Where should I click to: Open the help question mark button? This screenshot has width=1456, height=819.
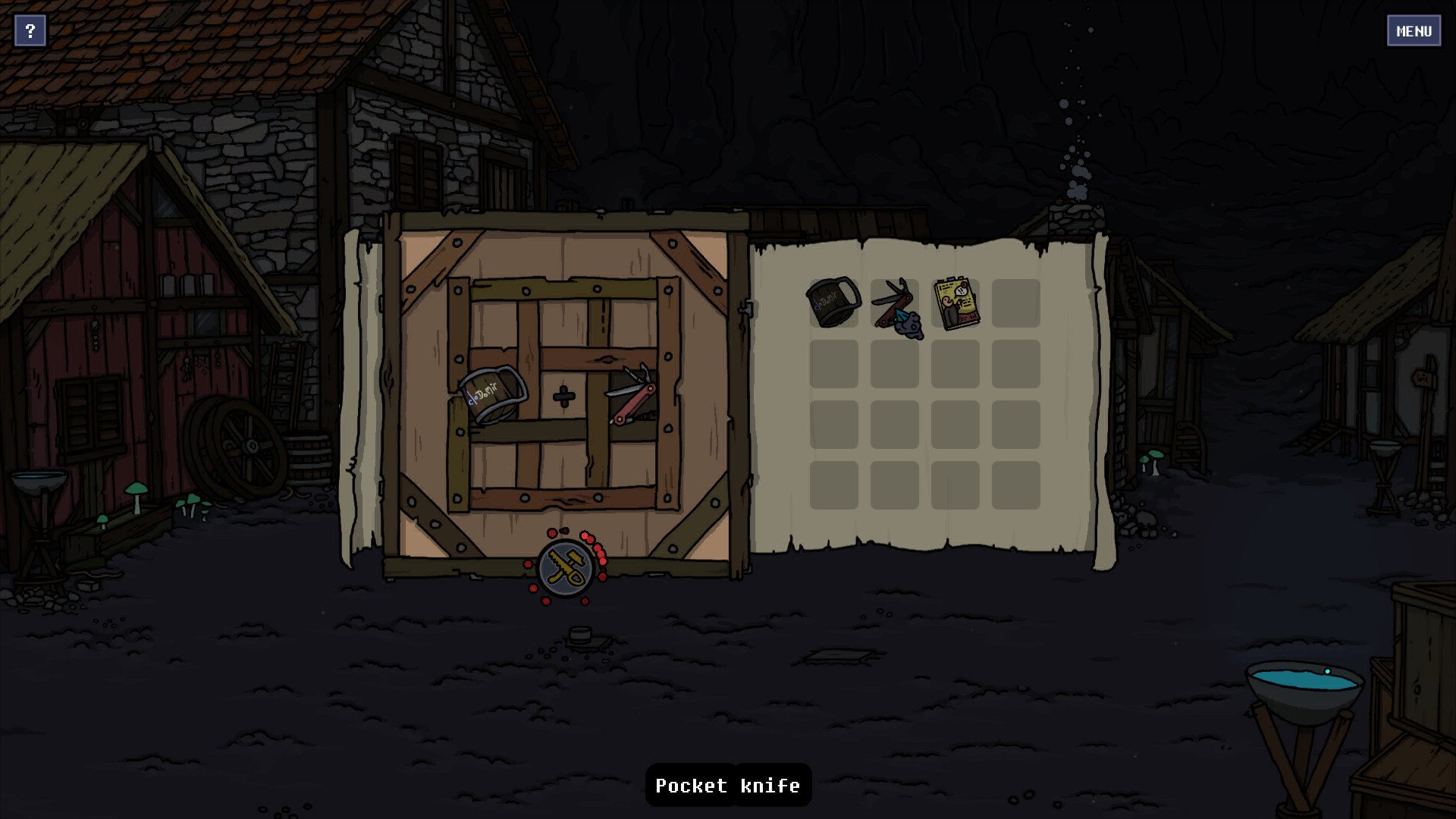coord(30,31)
